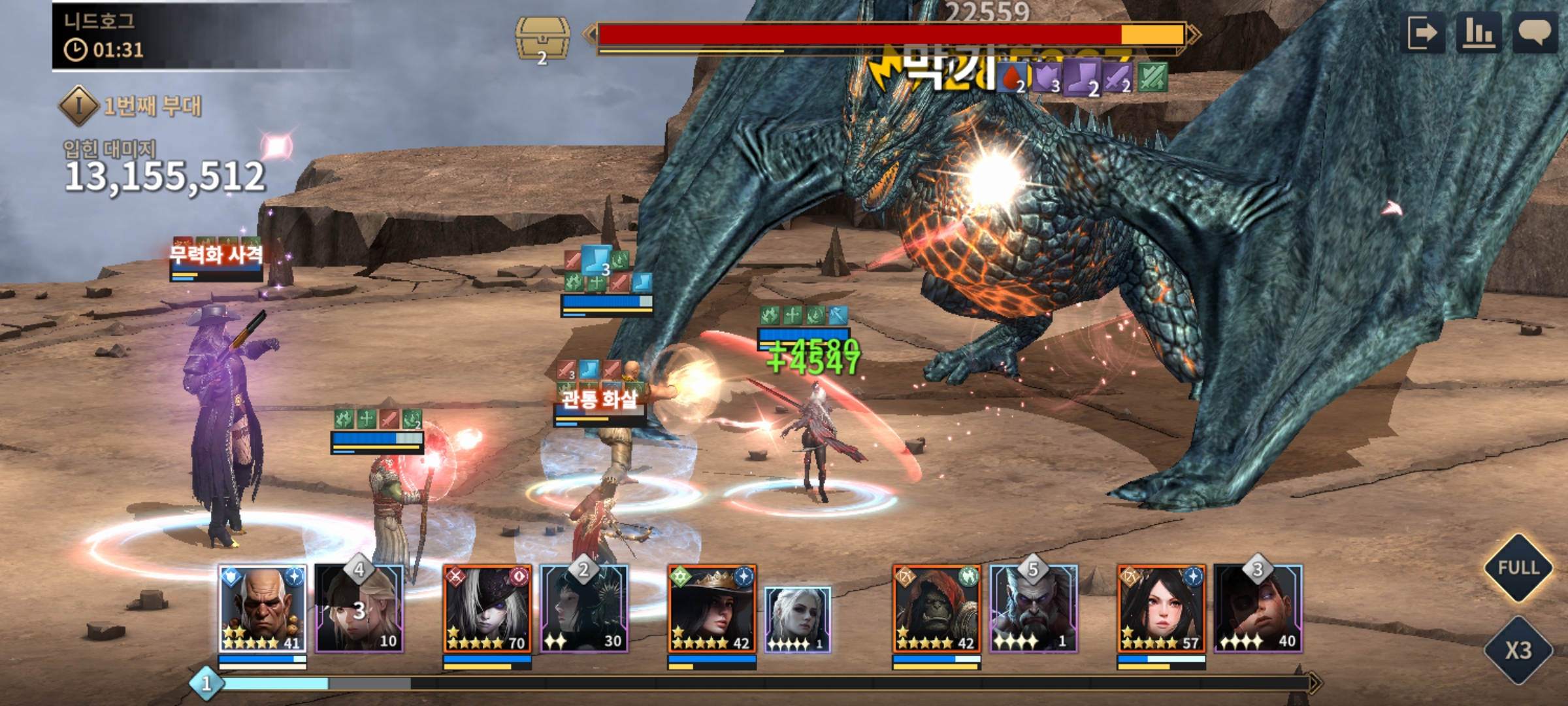Select the red-hooded orc hero portrait

tap(936, 609)
